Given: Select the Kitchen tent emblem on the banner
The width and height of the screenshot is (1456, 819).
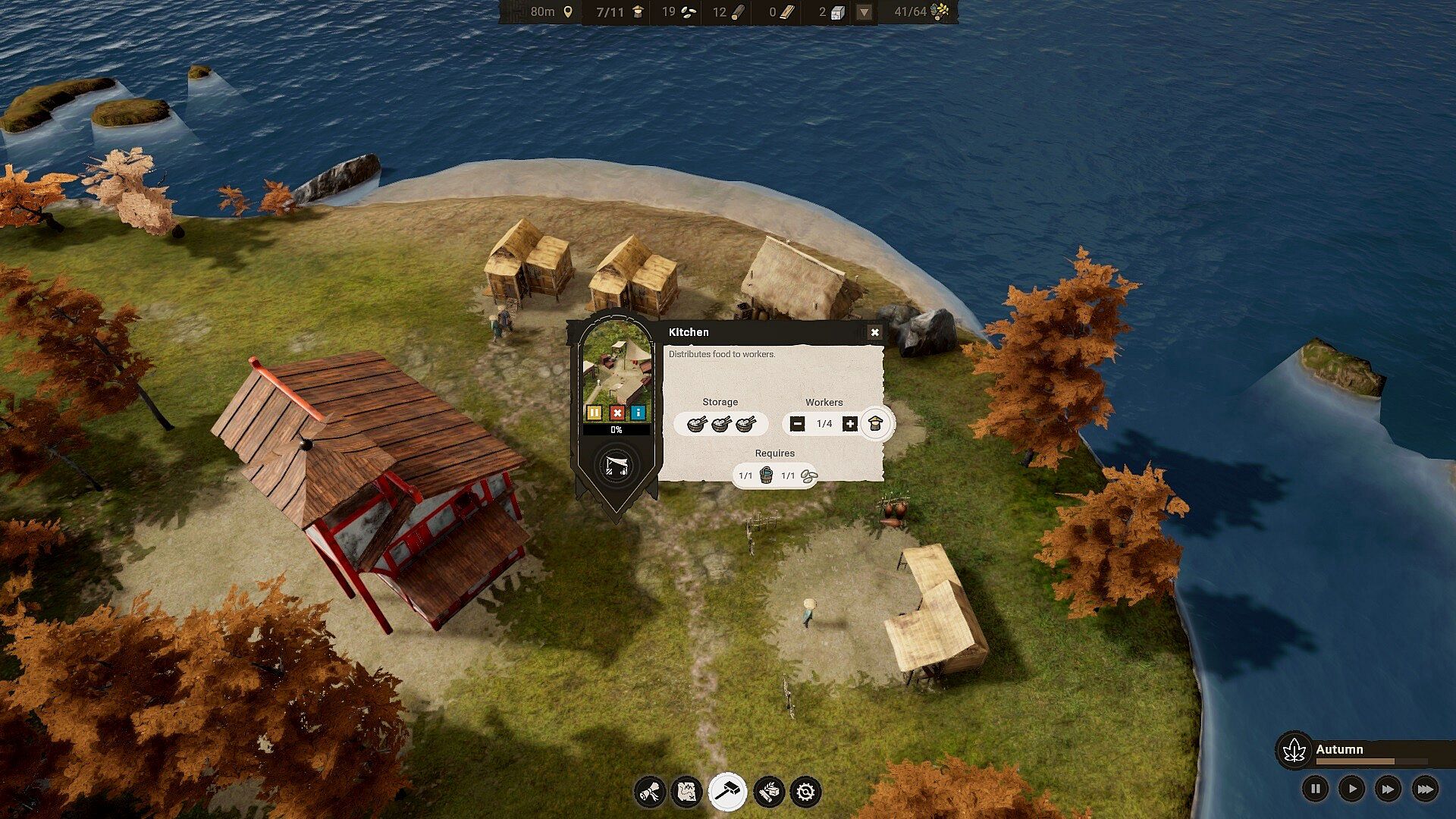Looking at the screenshot, I should coord(616,466).
